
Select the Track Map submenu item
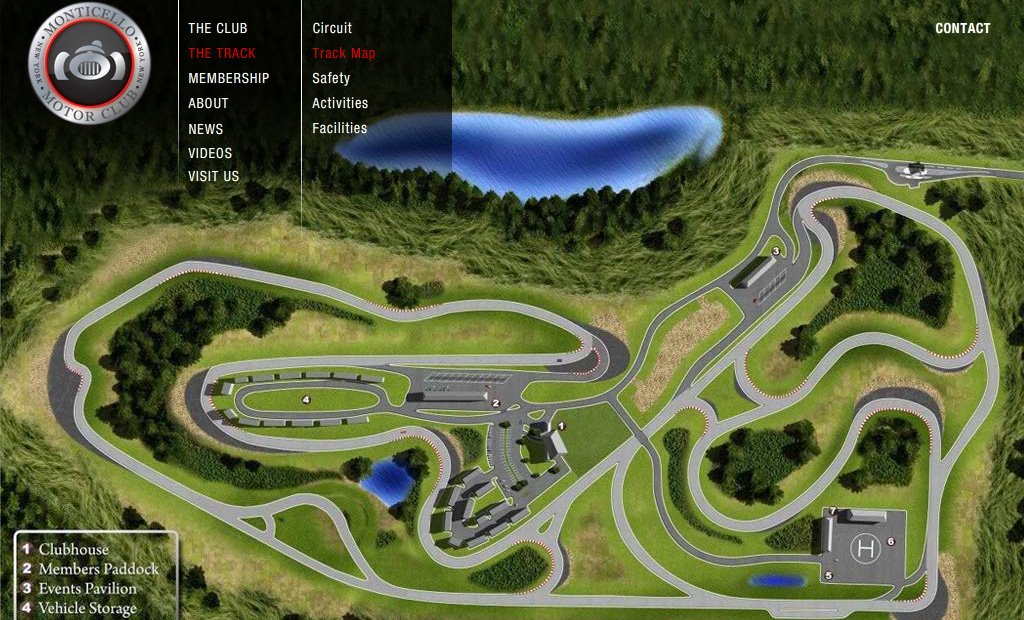click(344, 53)
